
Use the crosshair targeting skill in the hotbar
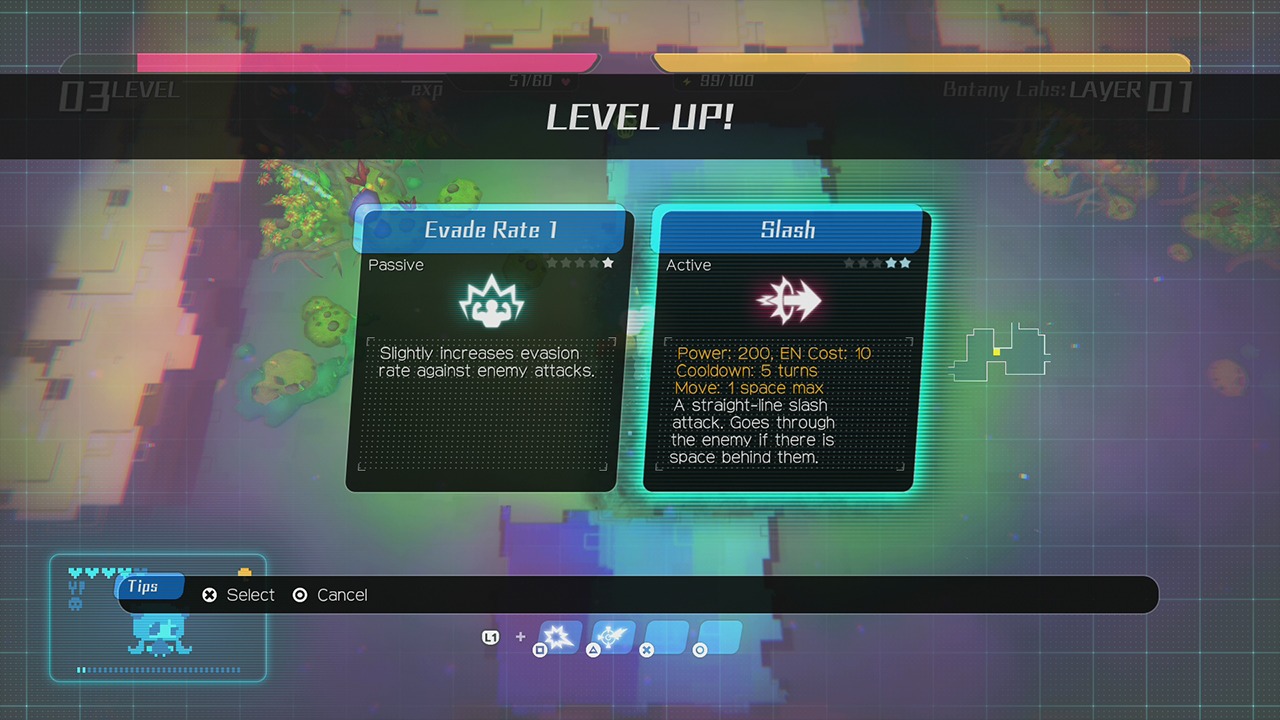tap(612, 636)
